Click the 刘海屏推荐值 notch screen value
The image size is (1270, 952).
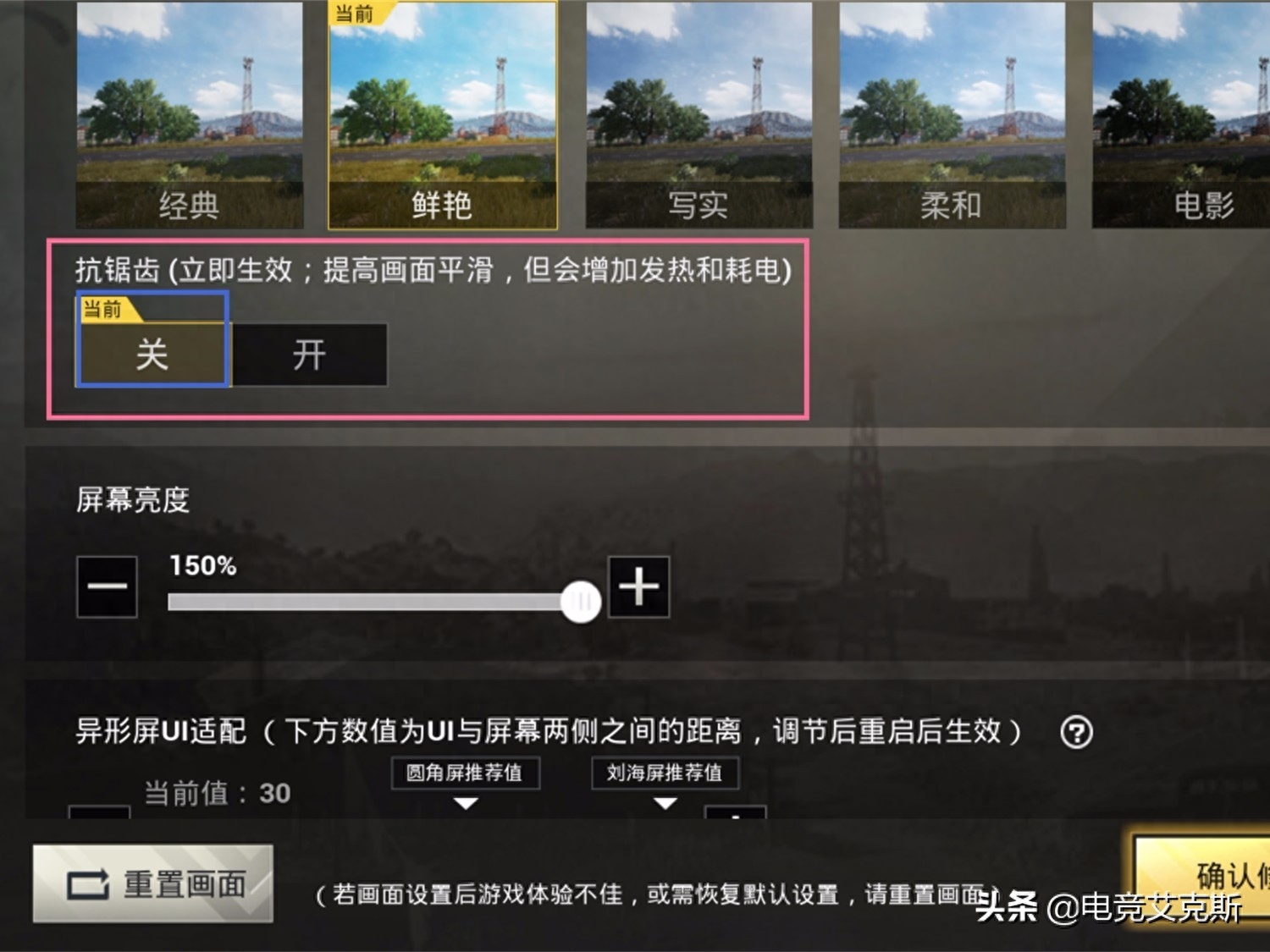665,772
